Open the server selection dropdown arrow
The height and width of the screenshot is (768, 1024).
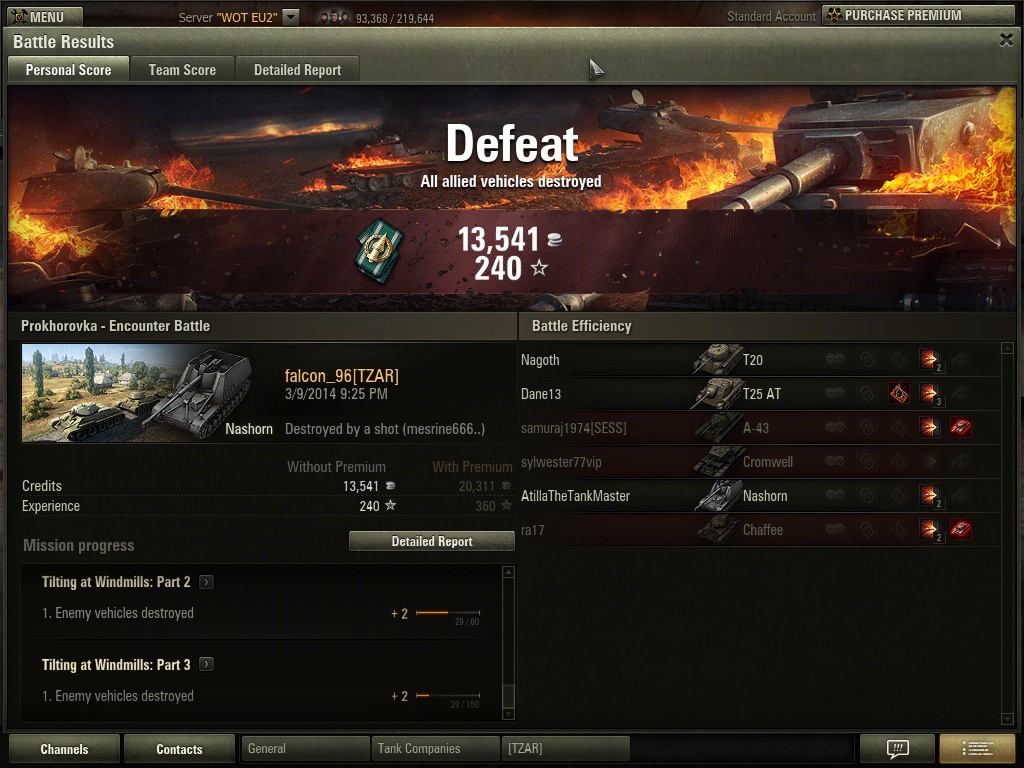[290, 16]
